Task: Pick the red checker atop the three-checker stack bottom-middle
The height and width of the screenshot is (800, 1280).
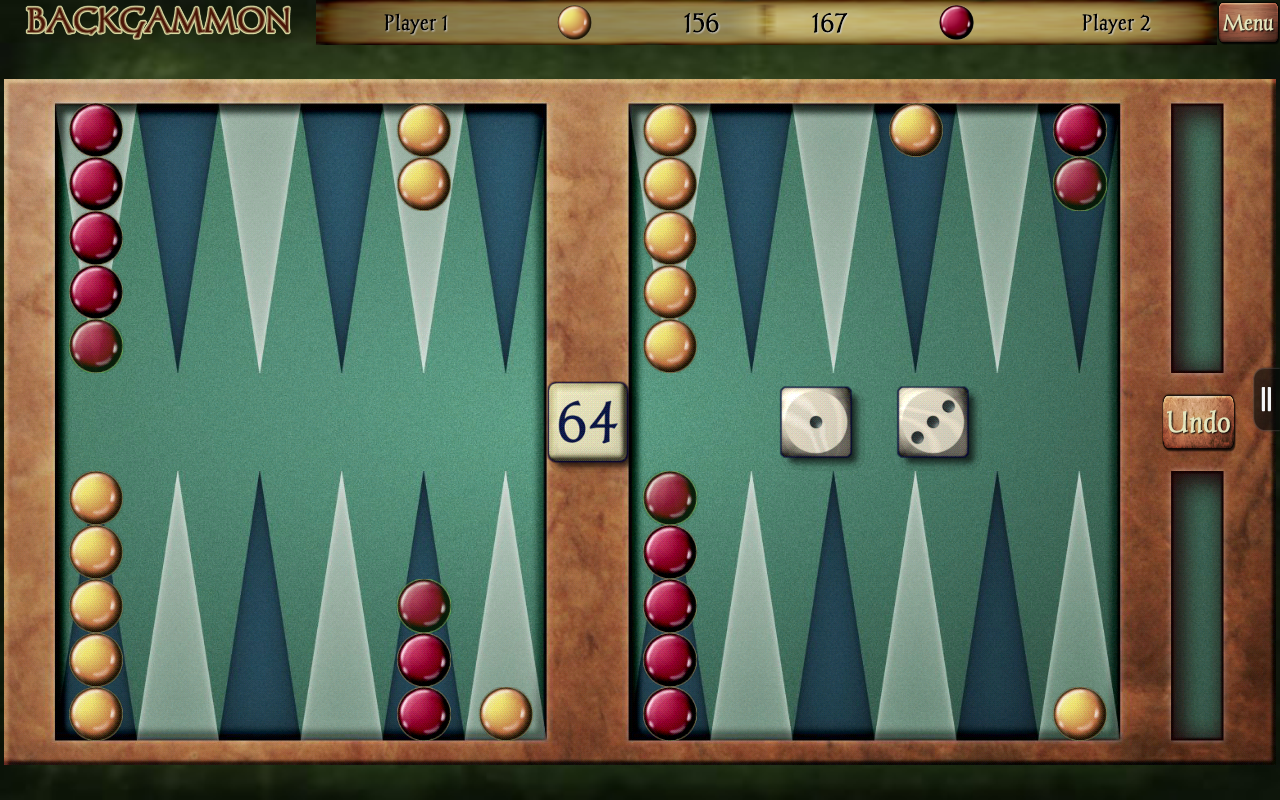Action: pos(424,604)
